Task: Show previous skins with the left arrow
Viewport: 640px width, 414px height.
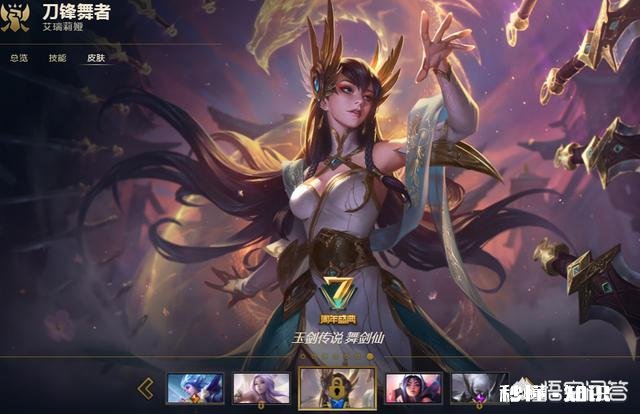Action: [146, 388]
